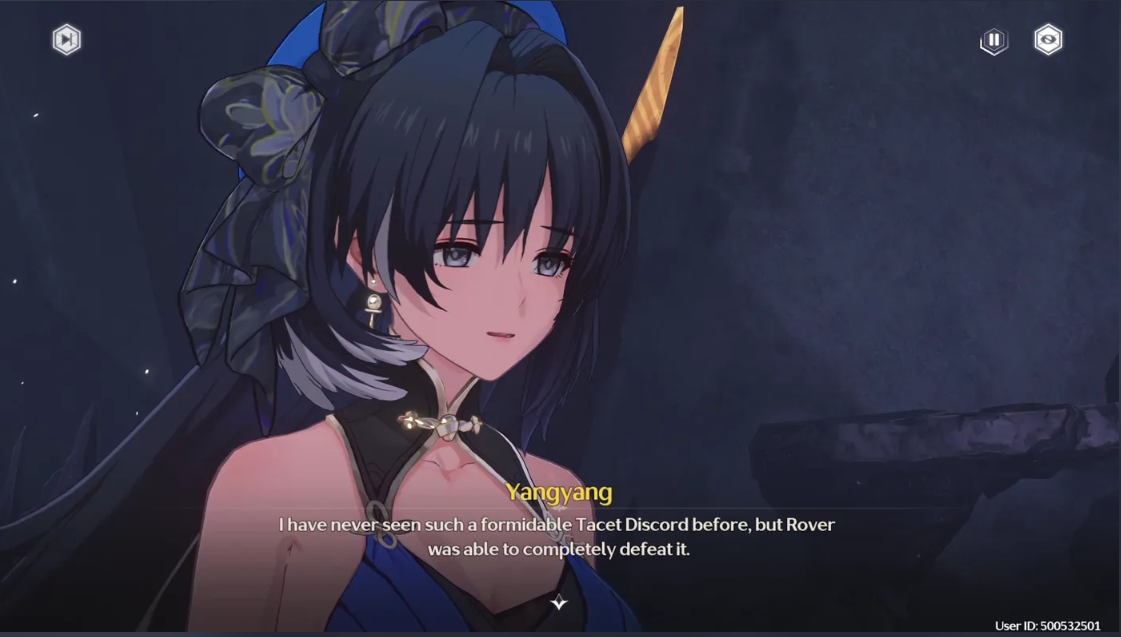Pause the dialogue auto-play
The image size is (1121, 637).
[994, 41]
